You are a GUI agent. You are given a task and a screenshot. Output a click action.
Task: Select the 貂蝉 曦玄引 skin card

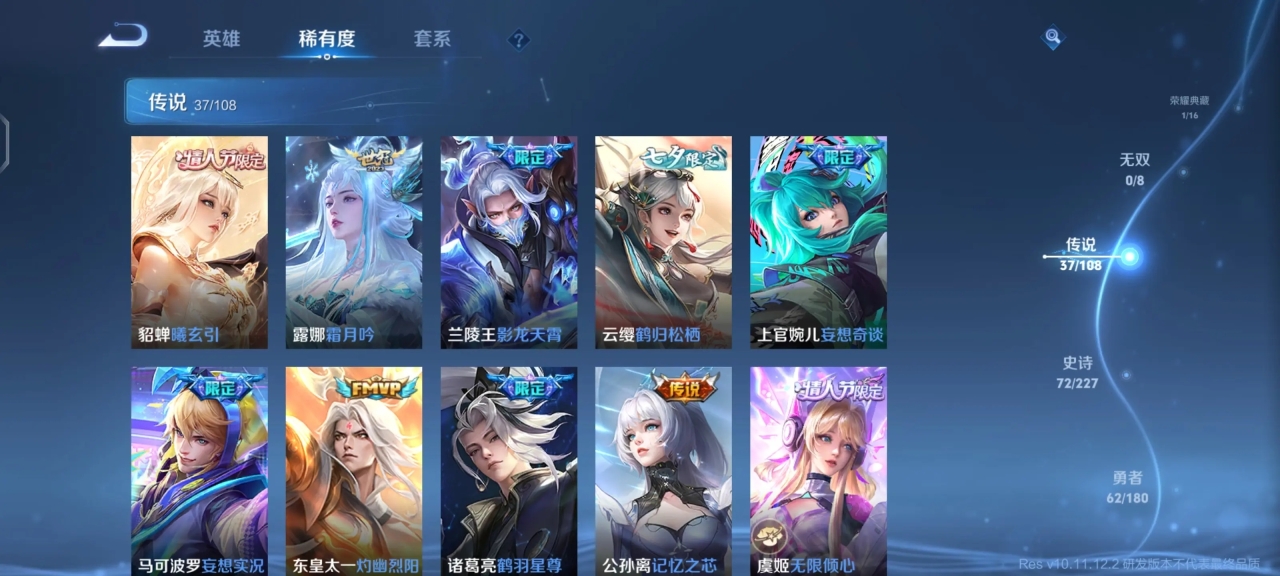tap(199, 242)
